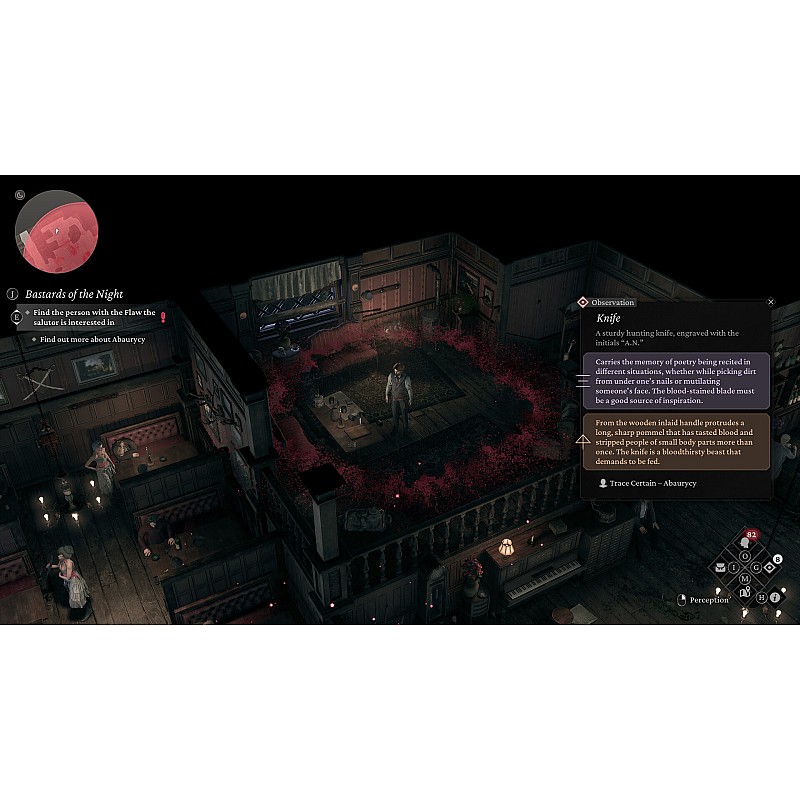Viewport: 800px width, 800px height.
Task: Select the 'Bastards of the Night' quest title
Action: [74, 294]
